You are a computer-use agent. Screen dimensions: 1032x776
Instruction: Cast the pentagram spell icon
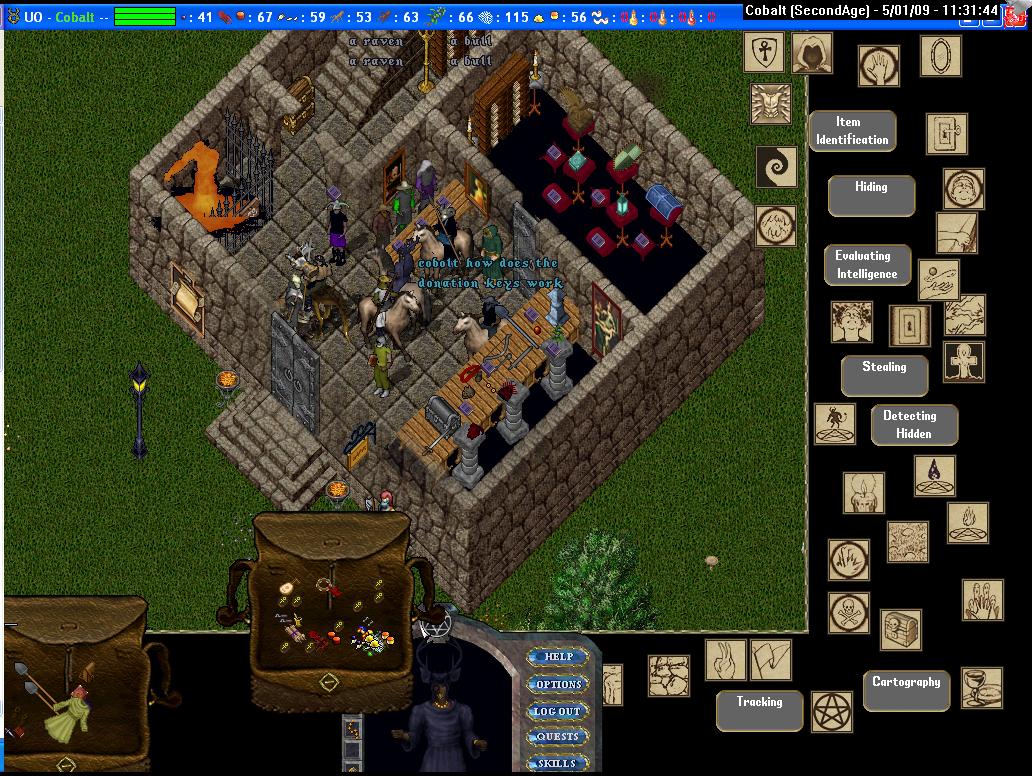point(830,711)
